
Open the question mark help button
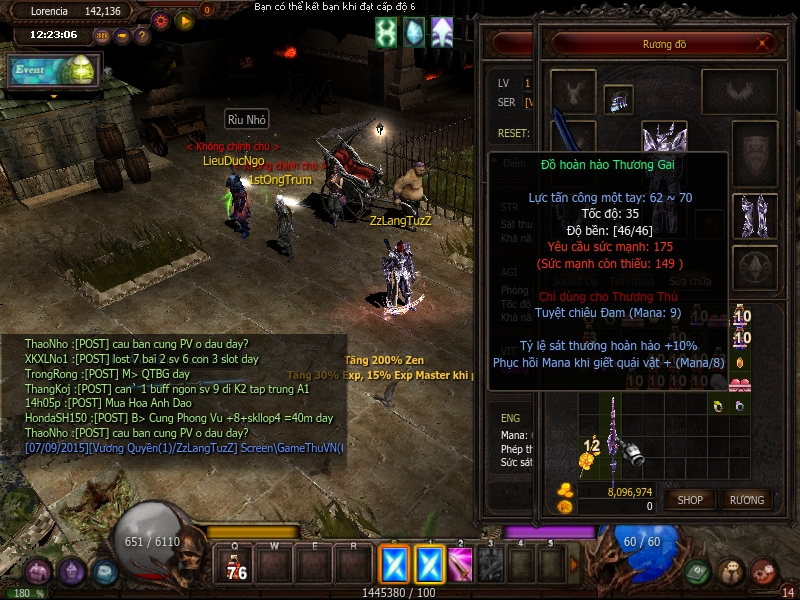click(x=142, y=36)
